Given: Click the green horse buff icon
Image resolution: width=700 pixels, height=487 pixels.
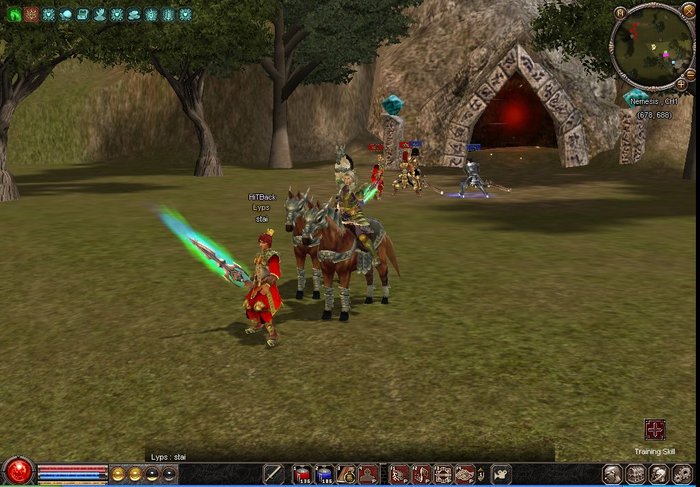Looking at the screenshot, I should coord(15,15).
